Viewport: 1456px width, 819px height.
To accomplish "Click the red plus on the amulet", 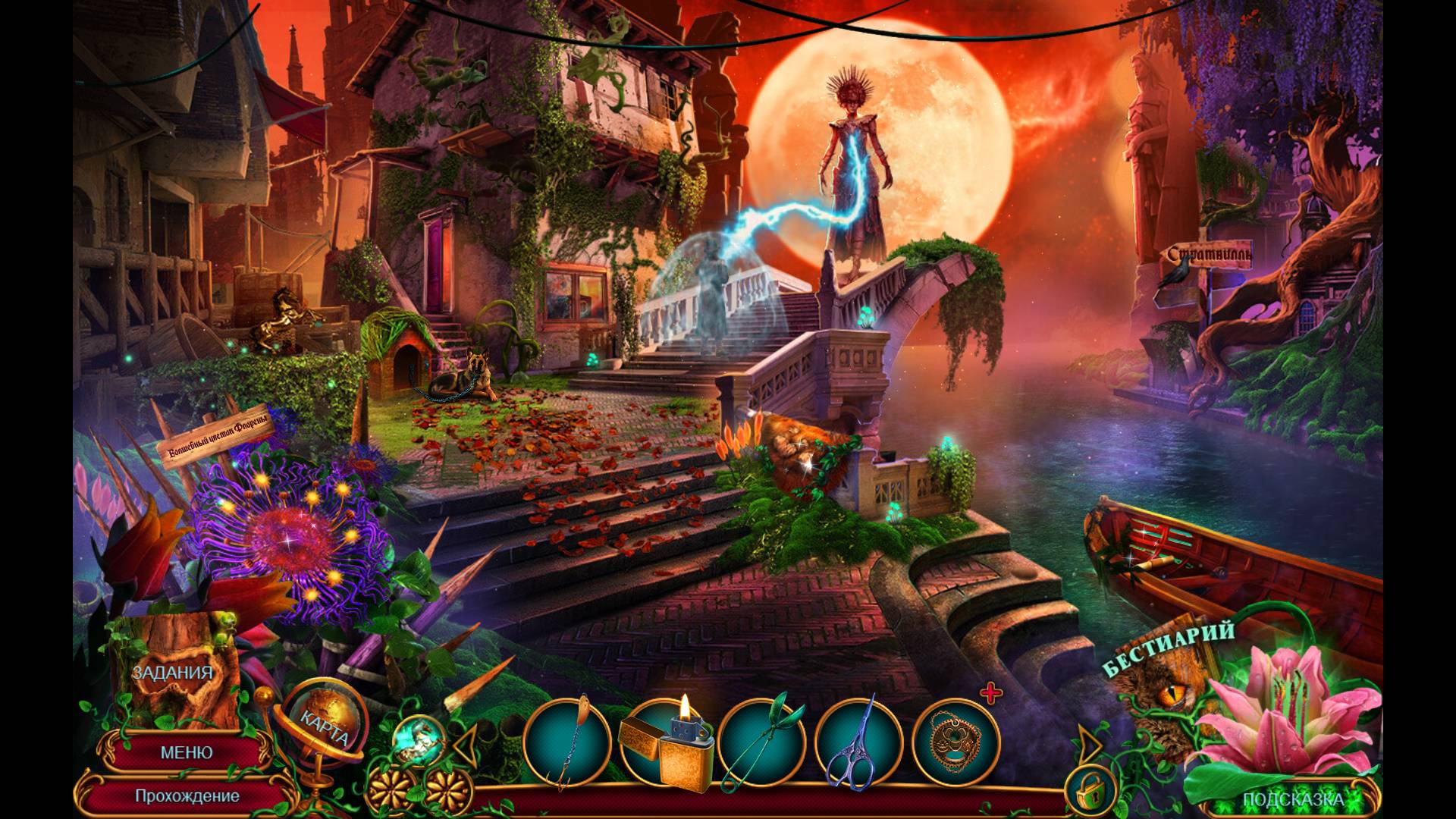I will 991,693.
